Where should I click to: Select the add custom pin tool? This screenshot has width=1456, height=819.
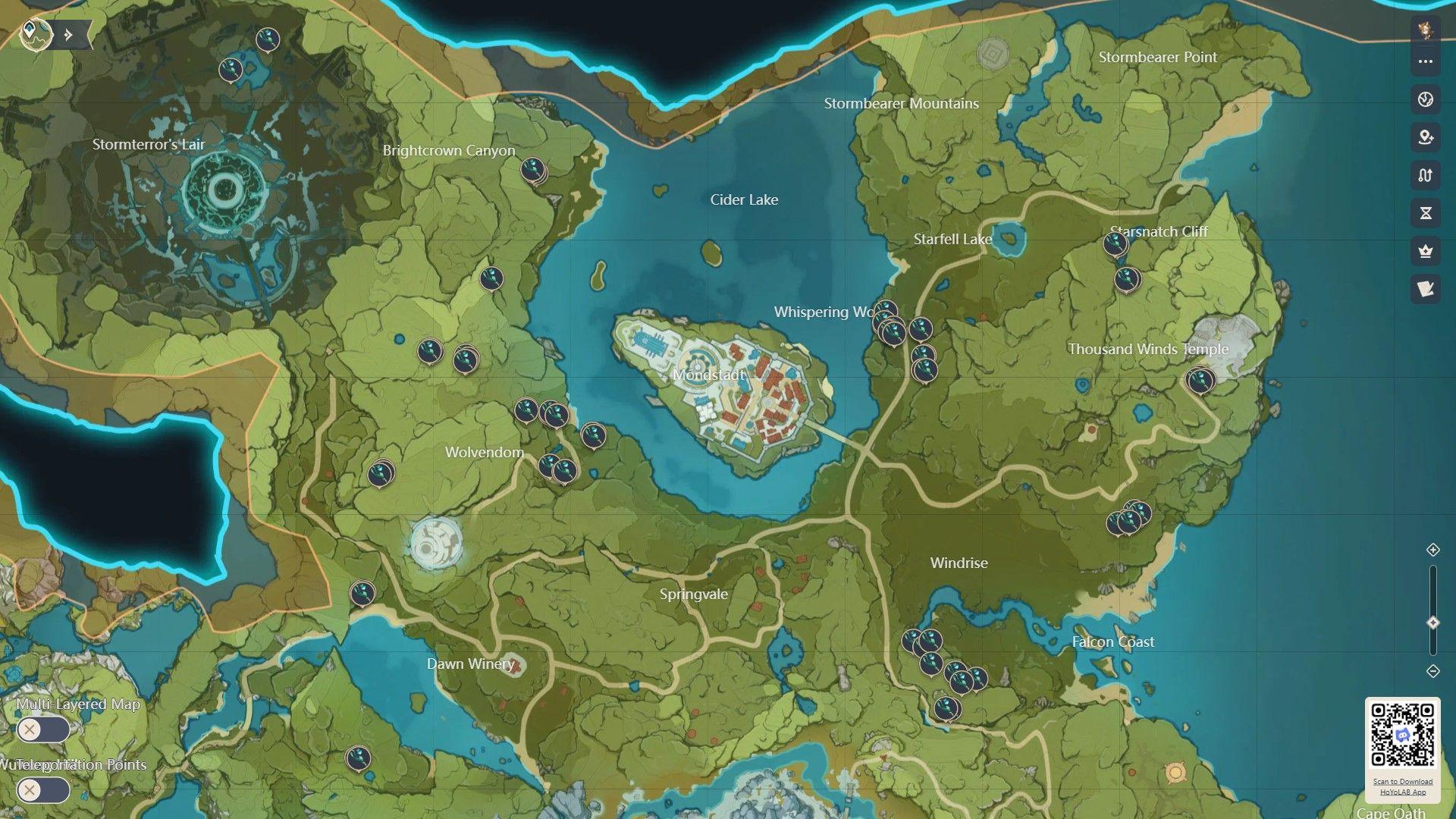tap(1425, 137)
